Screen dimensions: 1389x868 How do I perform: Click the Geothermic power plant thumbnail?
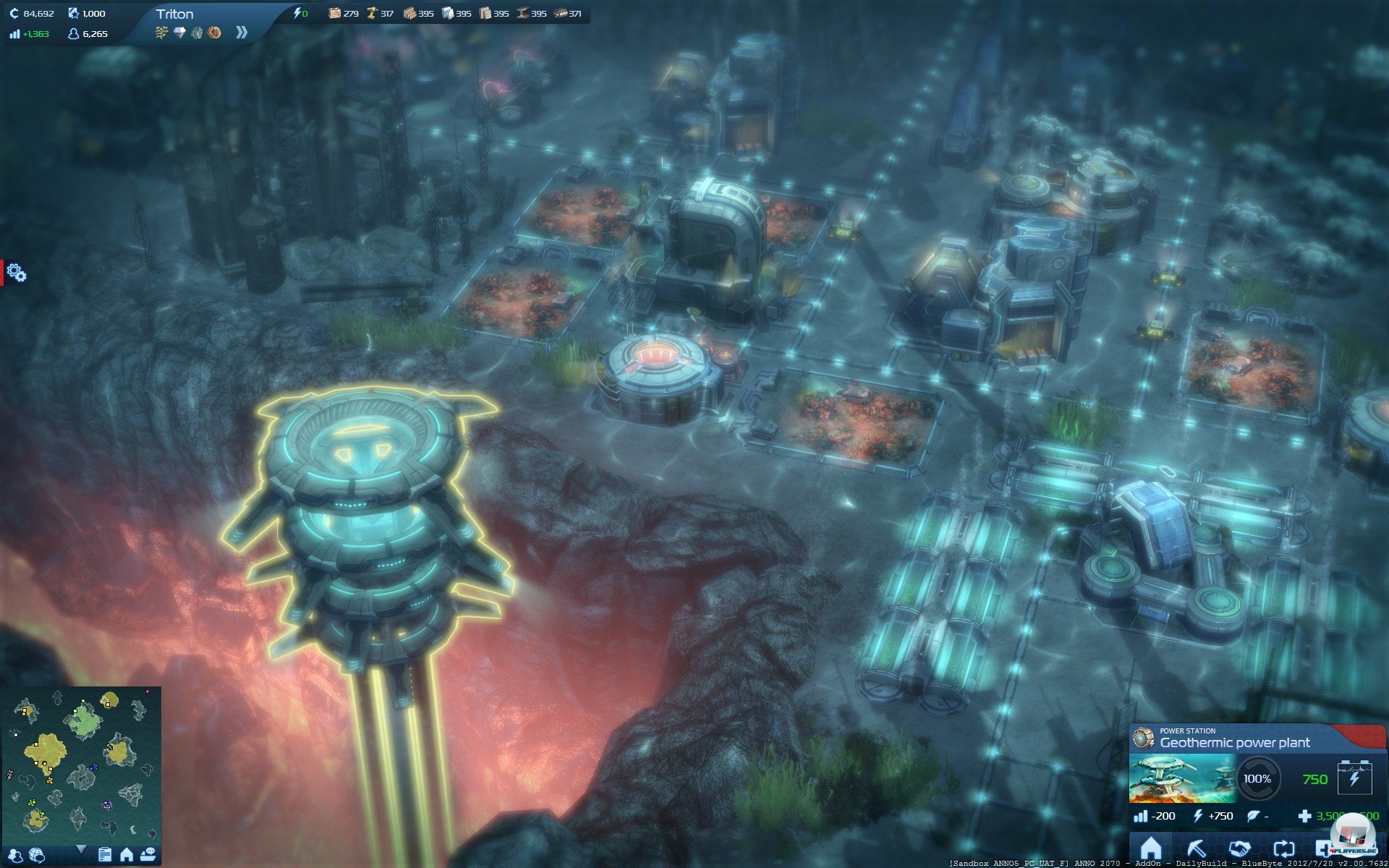tap(1182, 779)
